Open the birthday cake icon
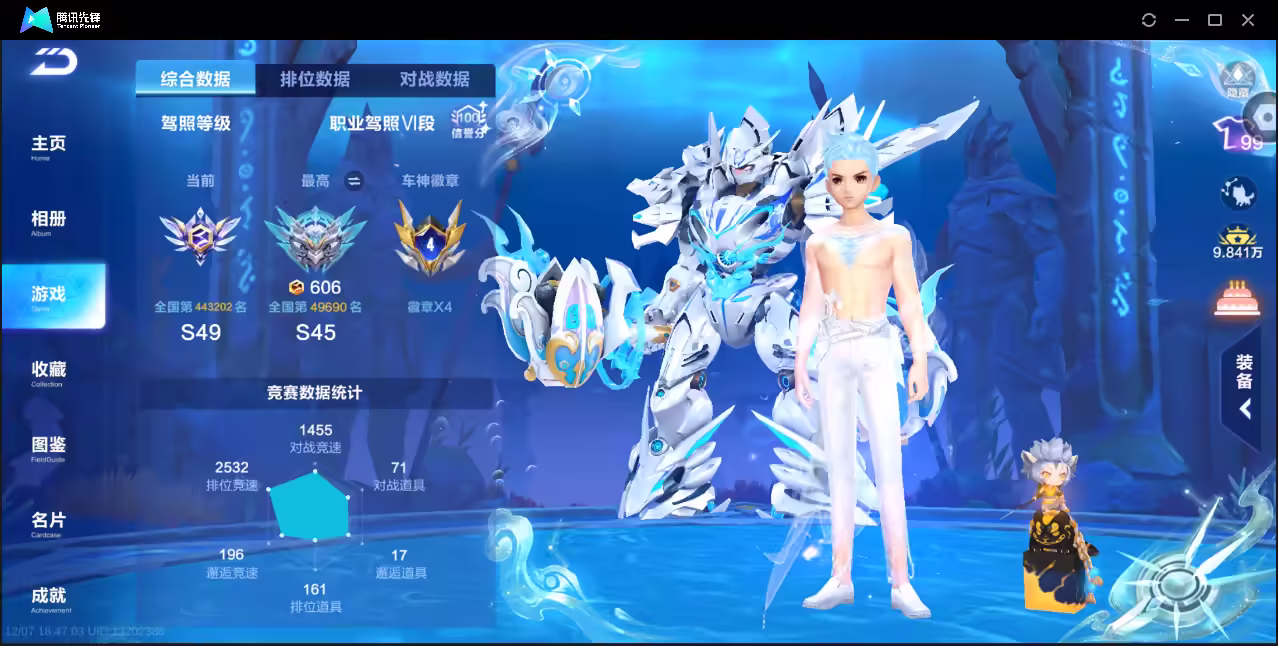This screenshot has height=646, width=1278. coord(1237,298)
